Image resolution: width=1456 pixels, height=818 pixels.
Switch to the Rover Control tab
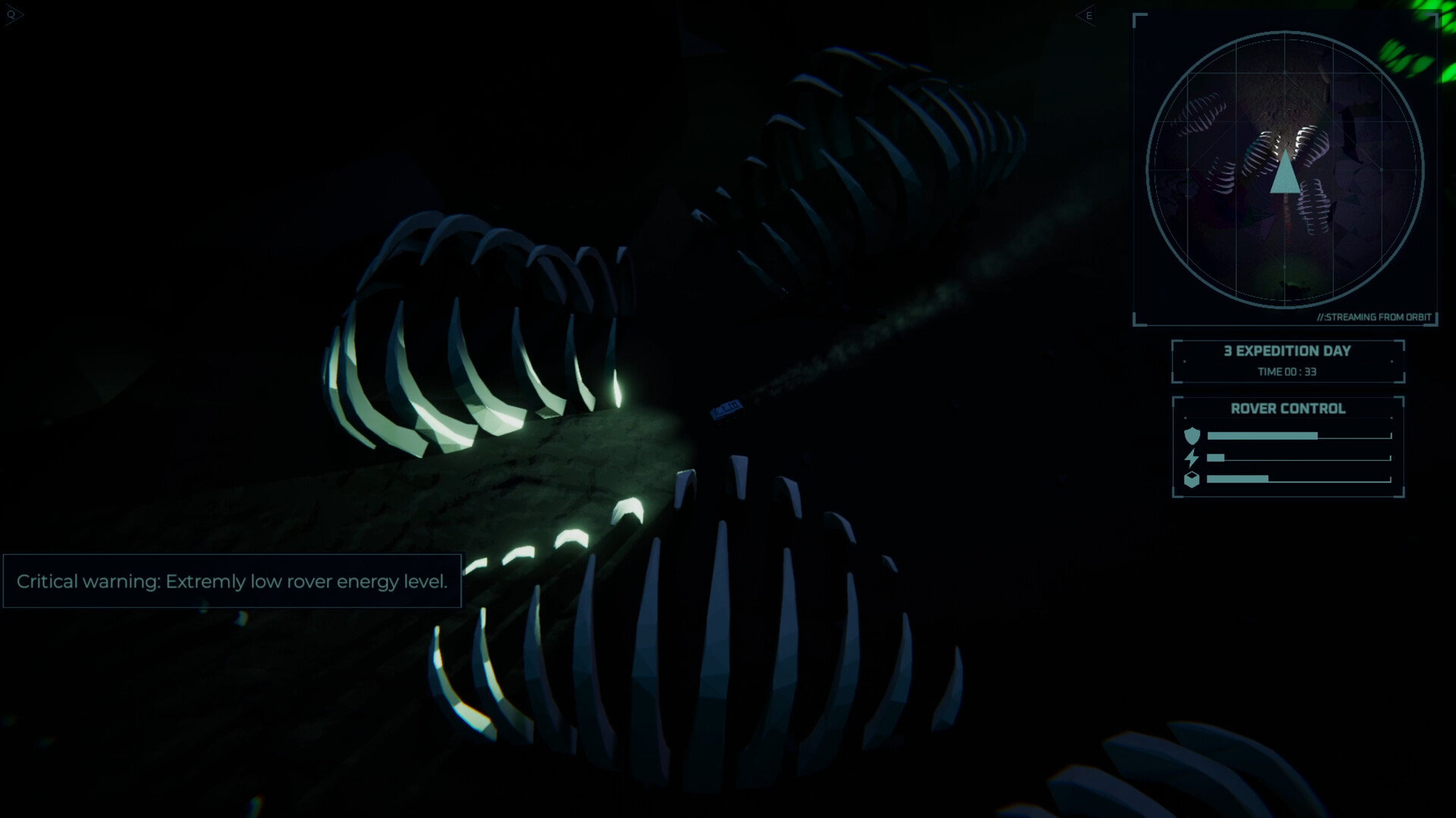tap(1287, 409)
